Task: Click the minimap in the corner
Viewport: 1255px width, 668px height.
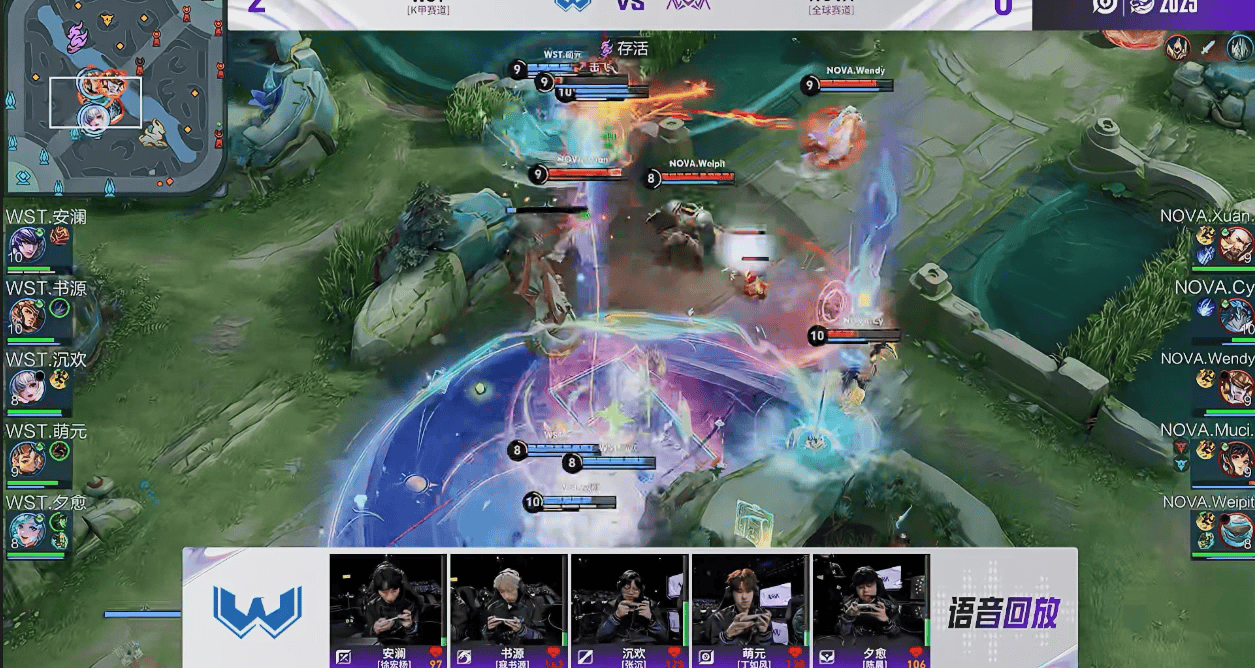Action: [113, 96]
